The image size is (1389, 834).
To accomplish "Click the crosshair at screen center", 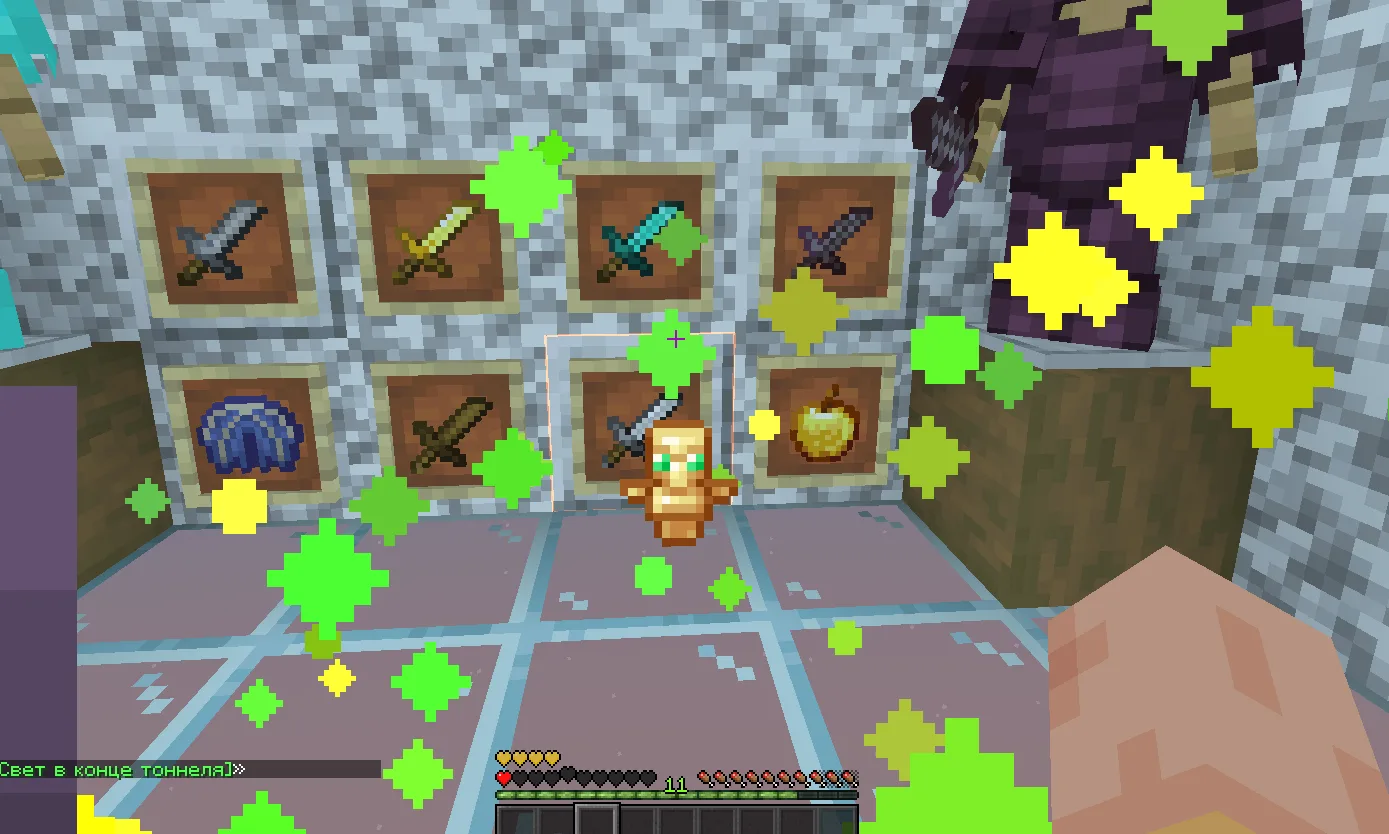I will [x=678, y=340].
